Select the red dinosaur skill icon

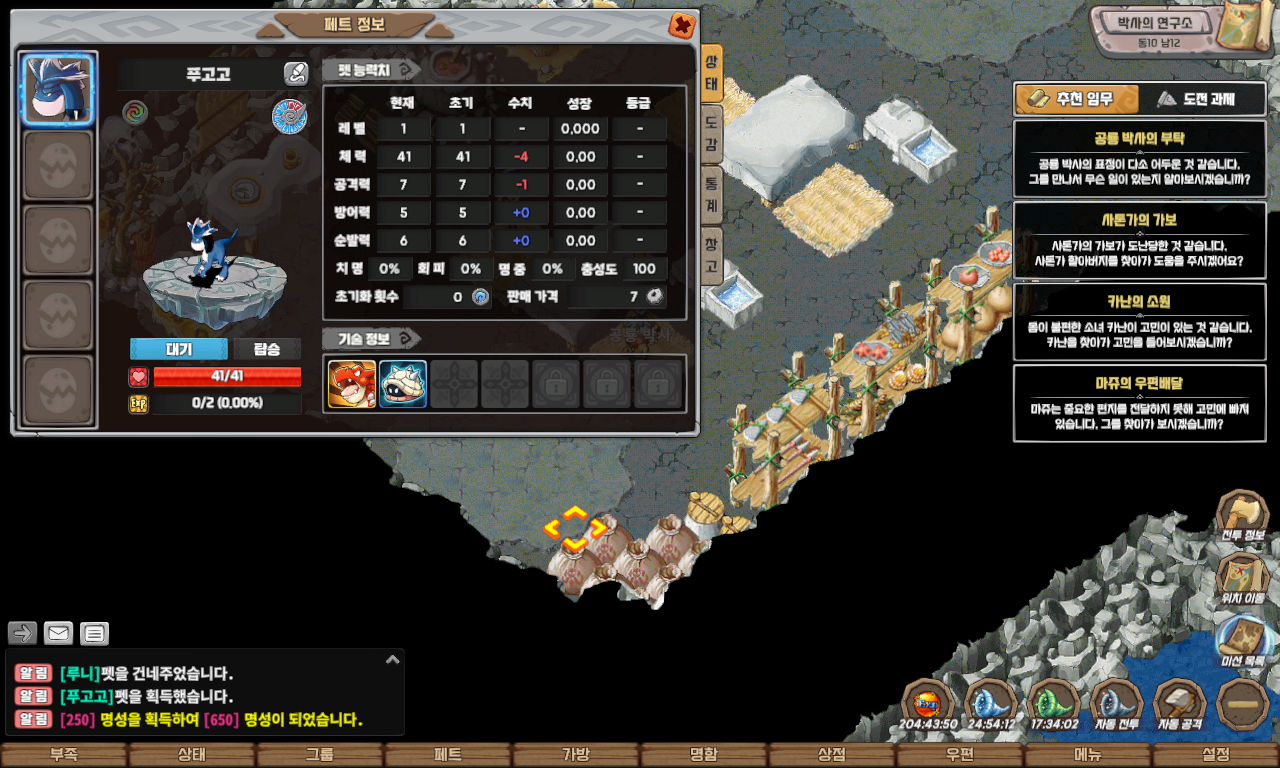point(352,384)
